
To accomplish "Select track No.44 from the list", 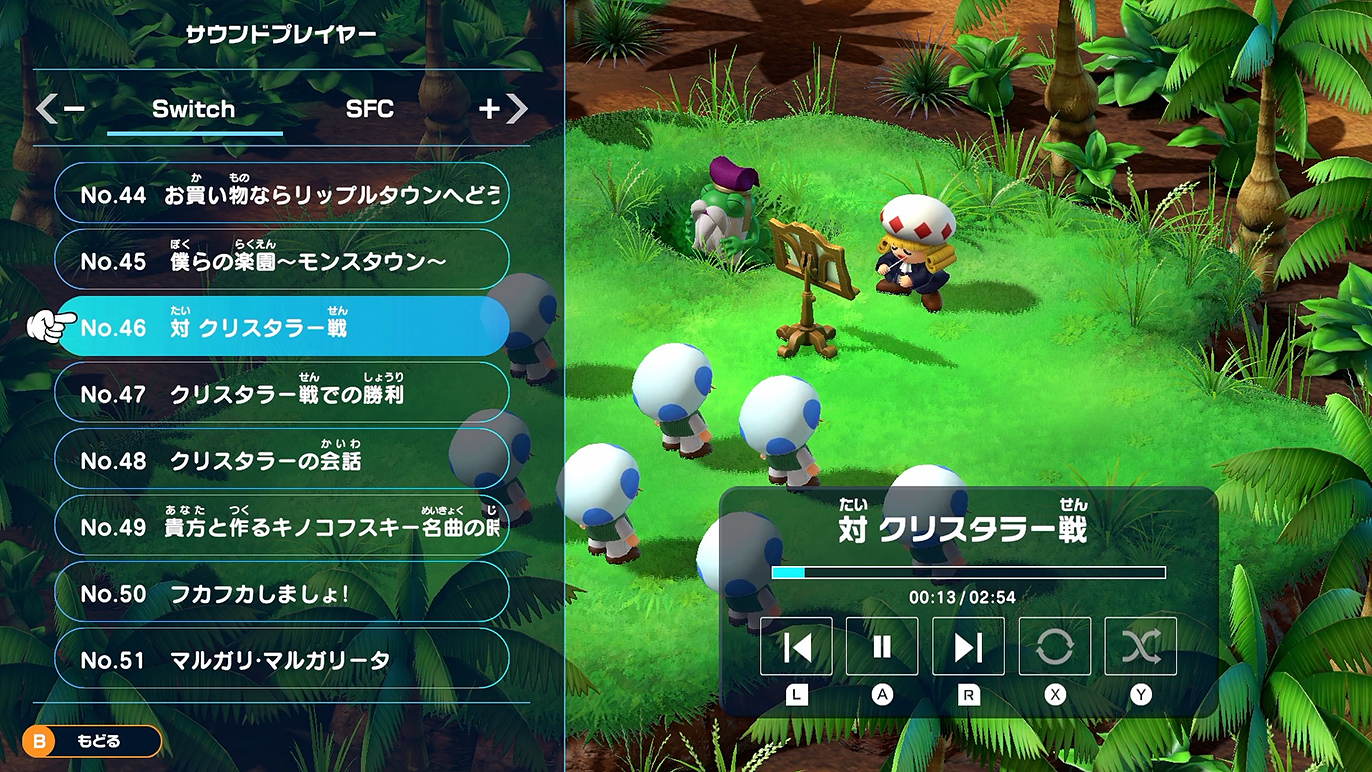I will pyautogui.click(x=282, y=194).
